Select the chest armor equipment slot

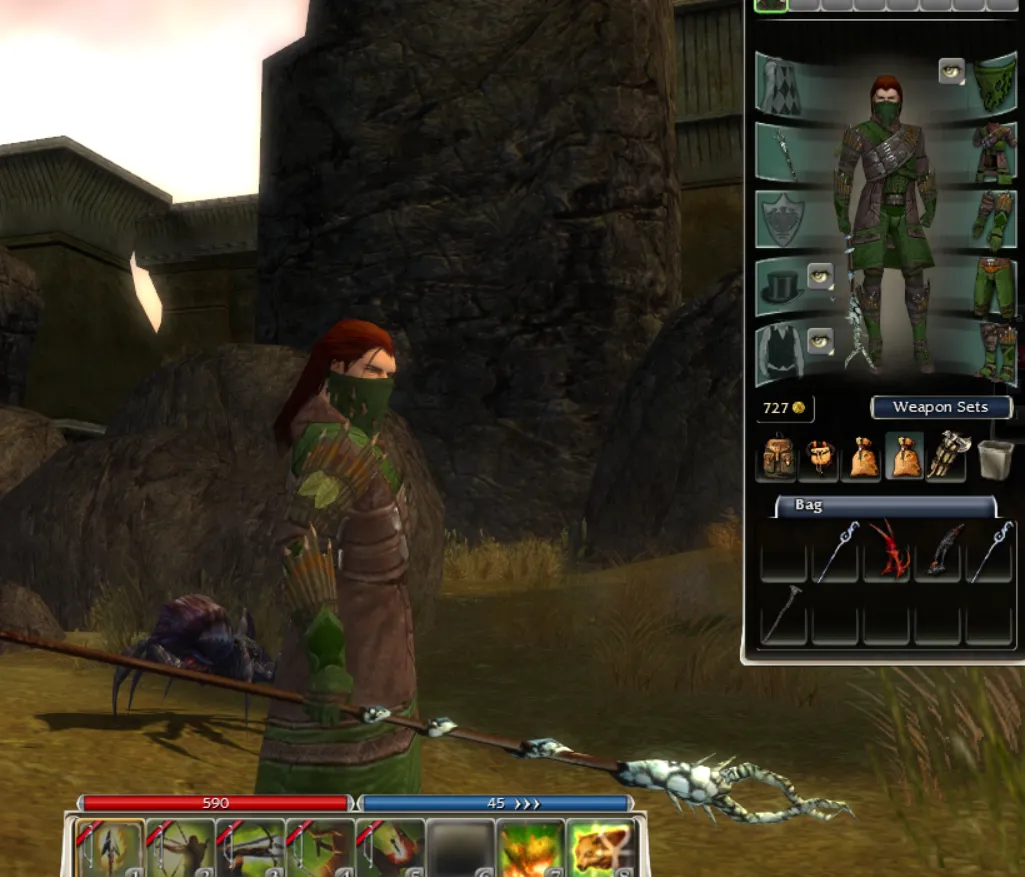tap(994, 151)
